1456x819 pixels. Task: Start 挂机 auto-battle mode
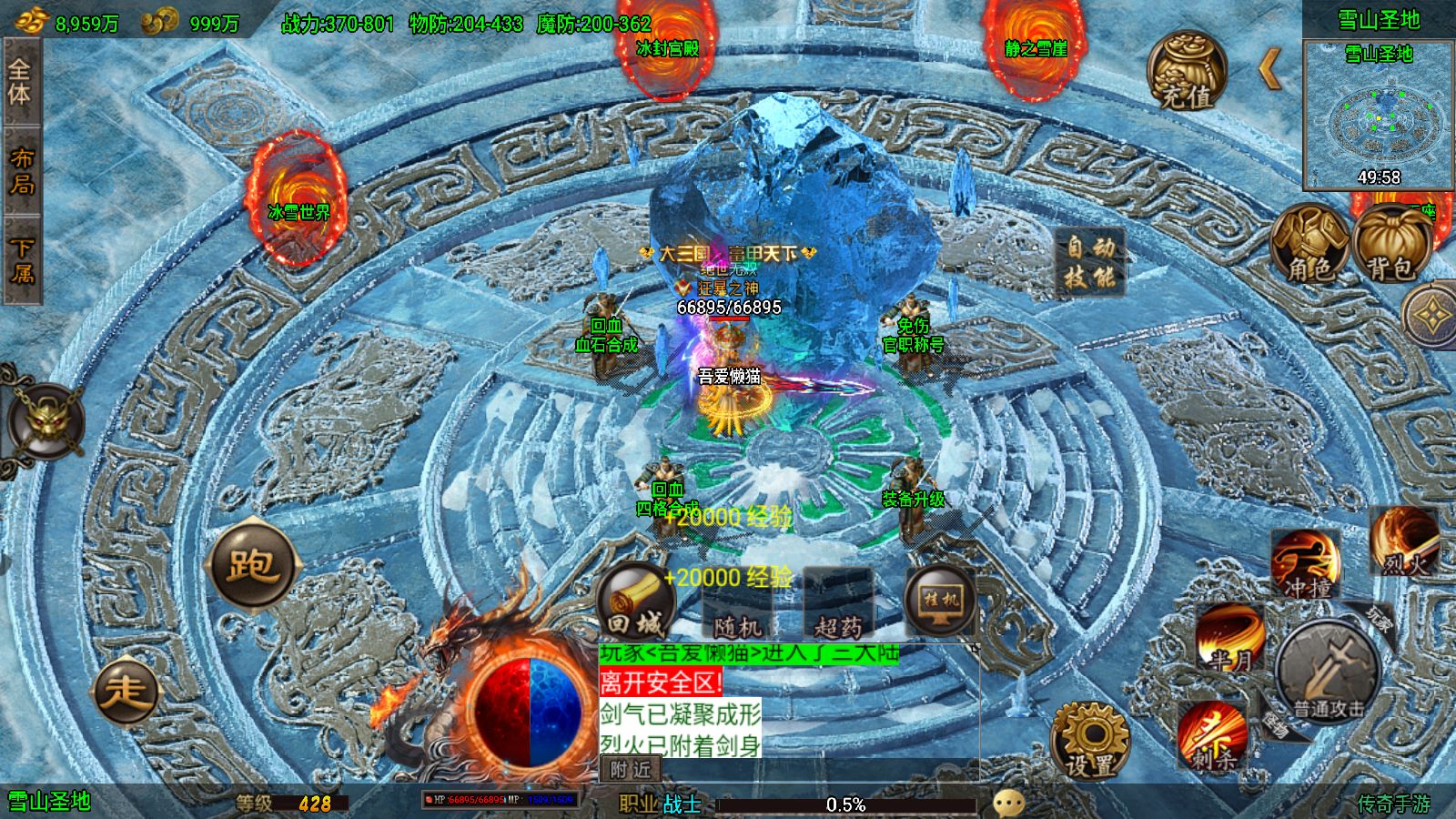pyautogui.click(x=940, y=602)
